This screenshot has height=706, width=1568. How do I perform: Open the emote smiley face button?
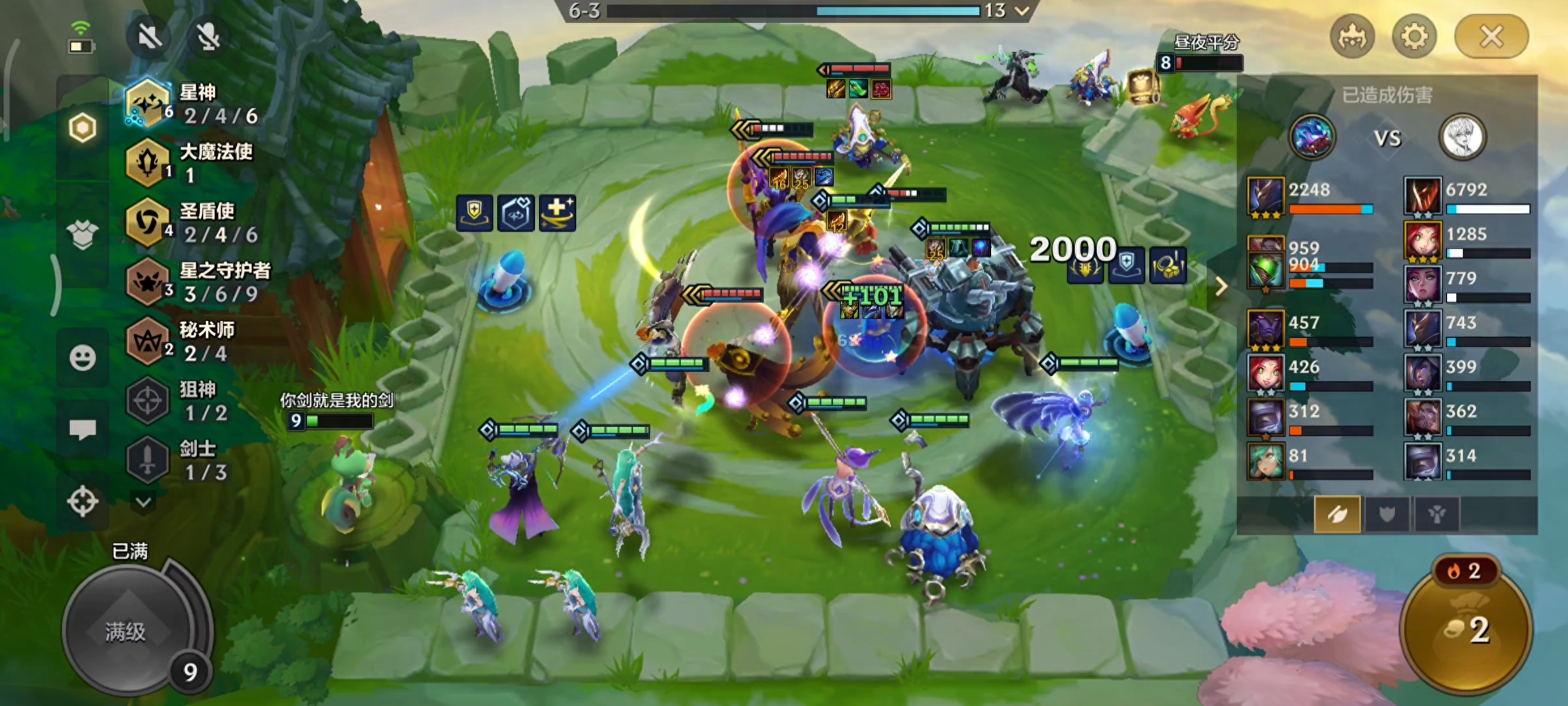point(82,358)
